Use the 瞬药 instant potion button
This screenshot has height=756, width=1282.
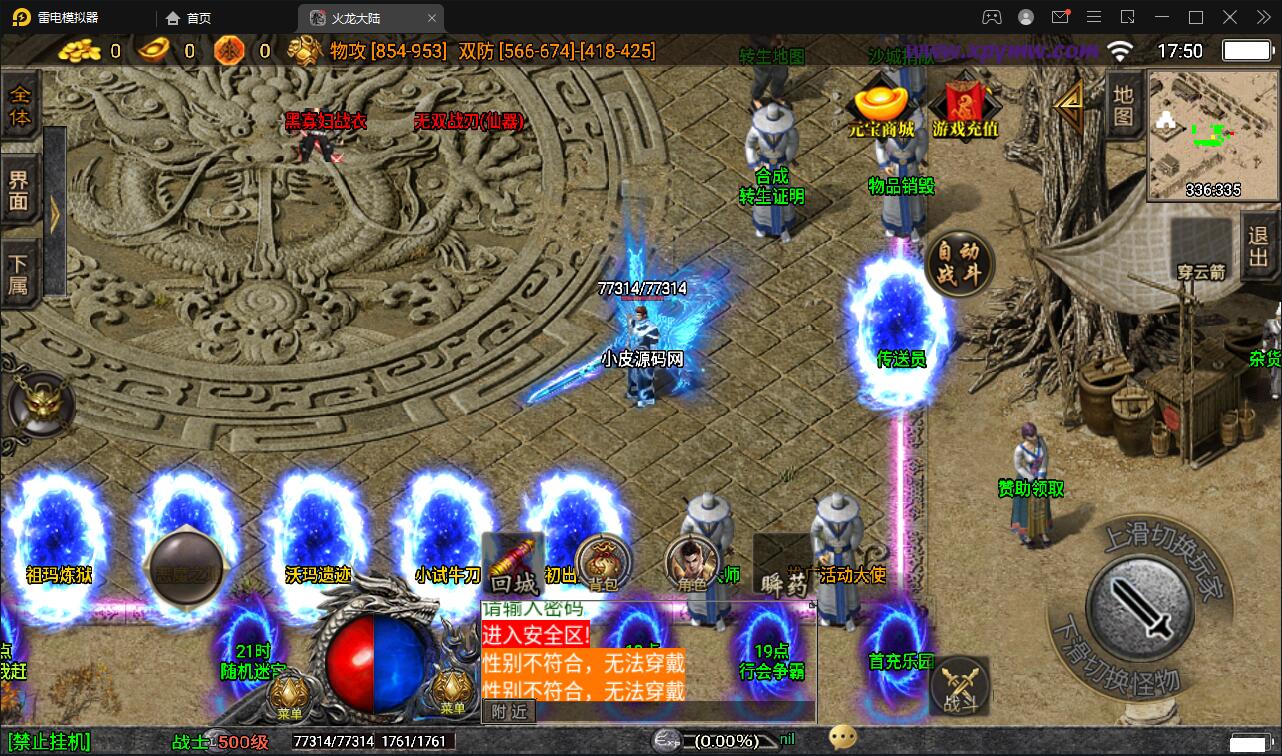782,568
